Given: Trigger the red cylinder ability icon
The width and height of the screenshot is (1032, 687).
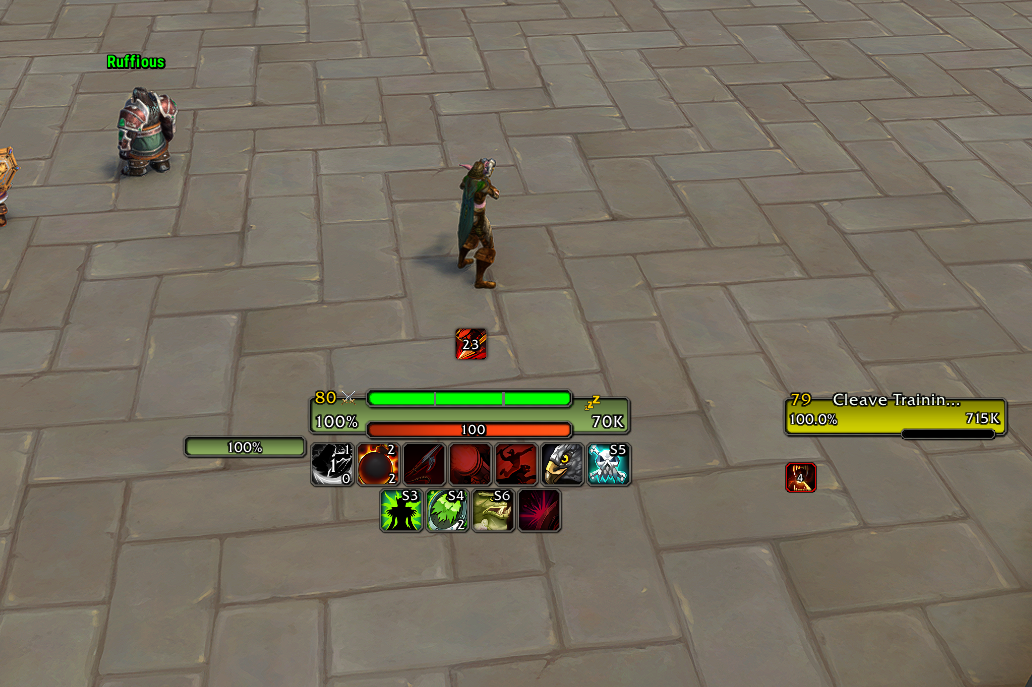Looking at the screenshot, I should [470, 465].
